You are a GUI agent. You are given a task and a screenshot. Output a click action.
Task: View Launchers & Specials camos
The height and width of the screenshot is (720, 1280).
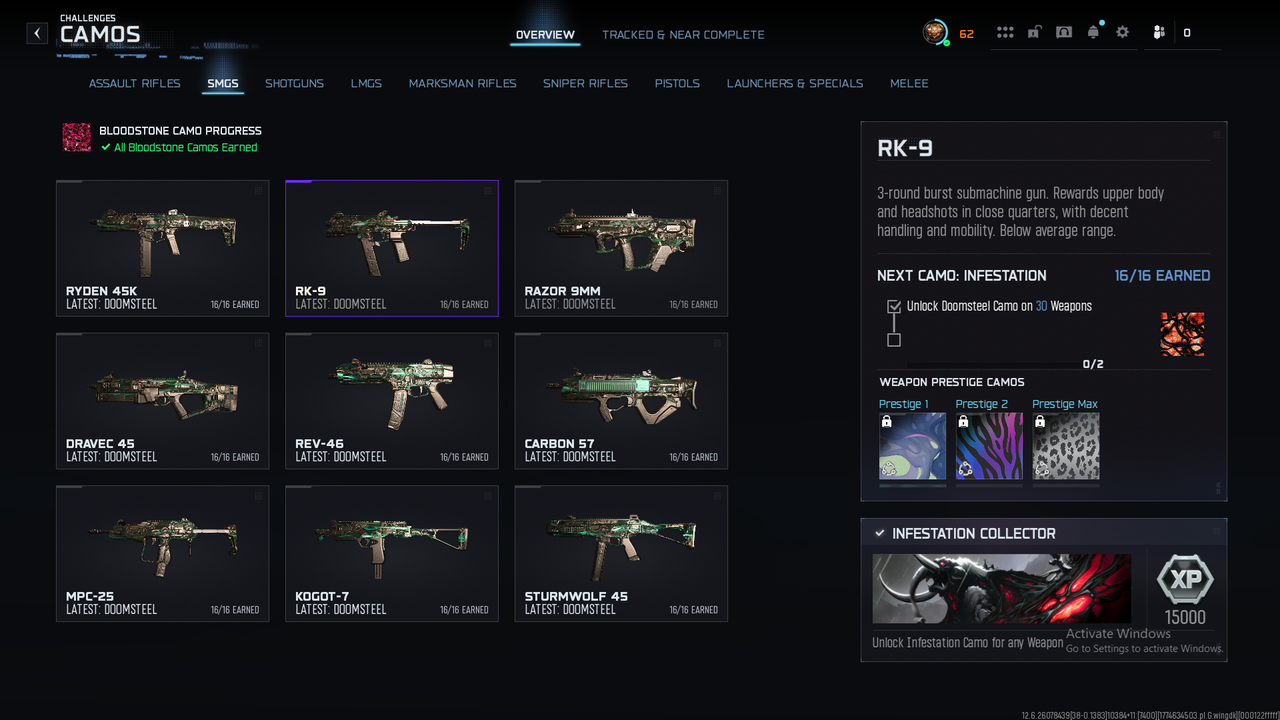click(x=794, y=84)
